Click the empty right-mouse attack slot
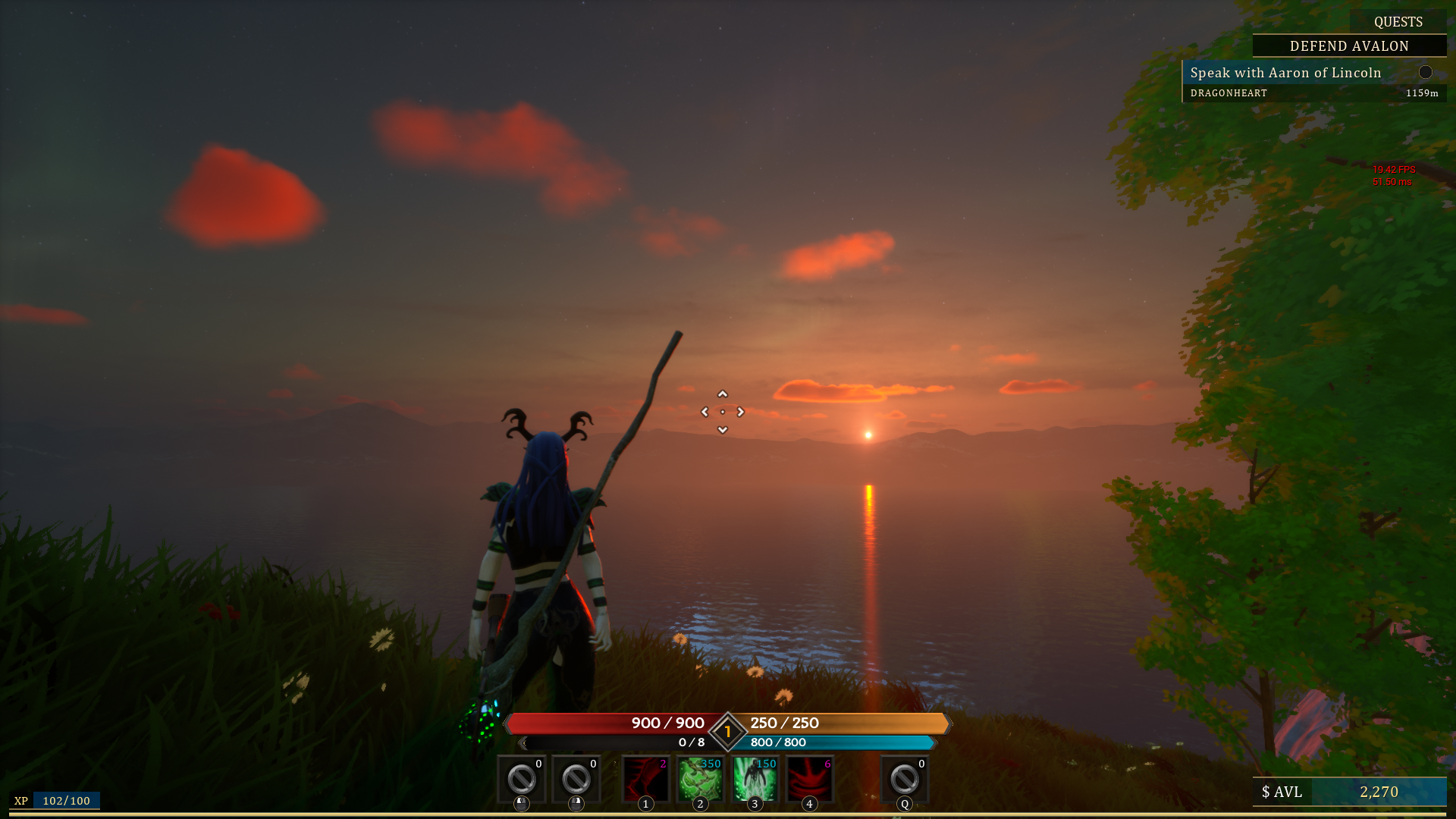 pos(576,777)
